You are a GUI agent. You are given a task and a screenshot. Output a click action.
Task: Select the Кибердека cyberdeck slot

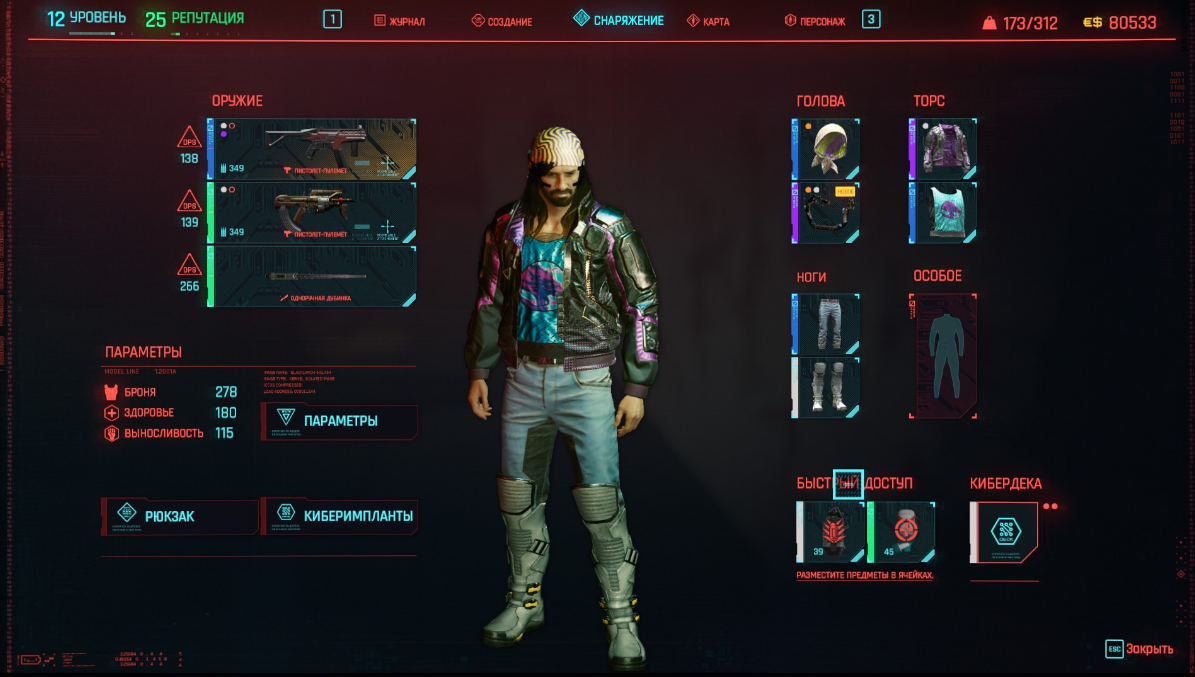1004,532
